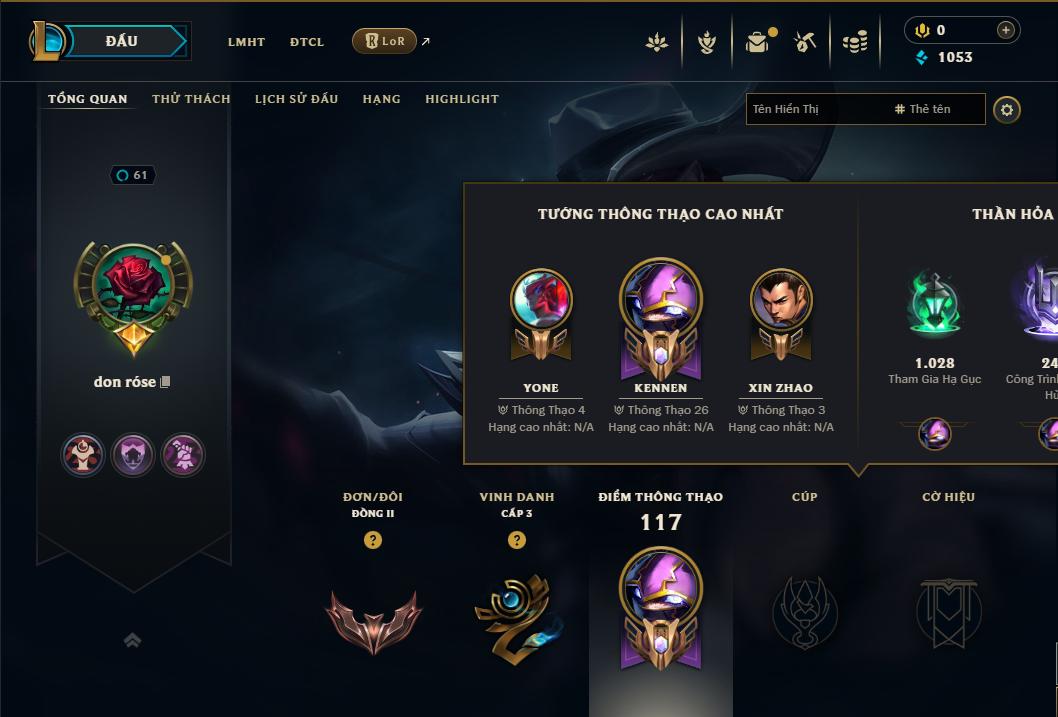Image resolution: width=1058 pixels, height=717 pixels.
Task: Click the Tên Hiển Thị search field
Action: [x=815, y=109]
